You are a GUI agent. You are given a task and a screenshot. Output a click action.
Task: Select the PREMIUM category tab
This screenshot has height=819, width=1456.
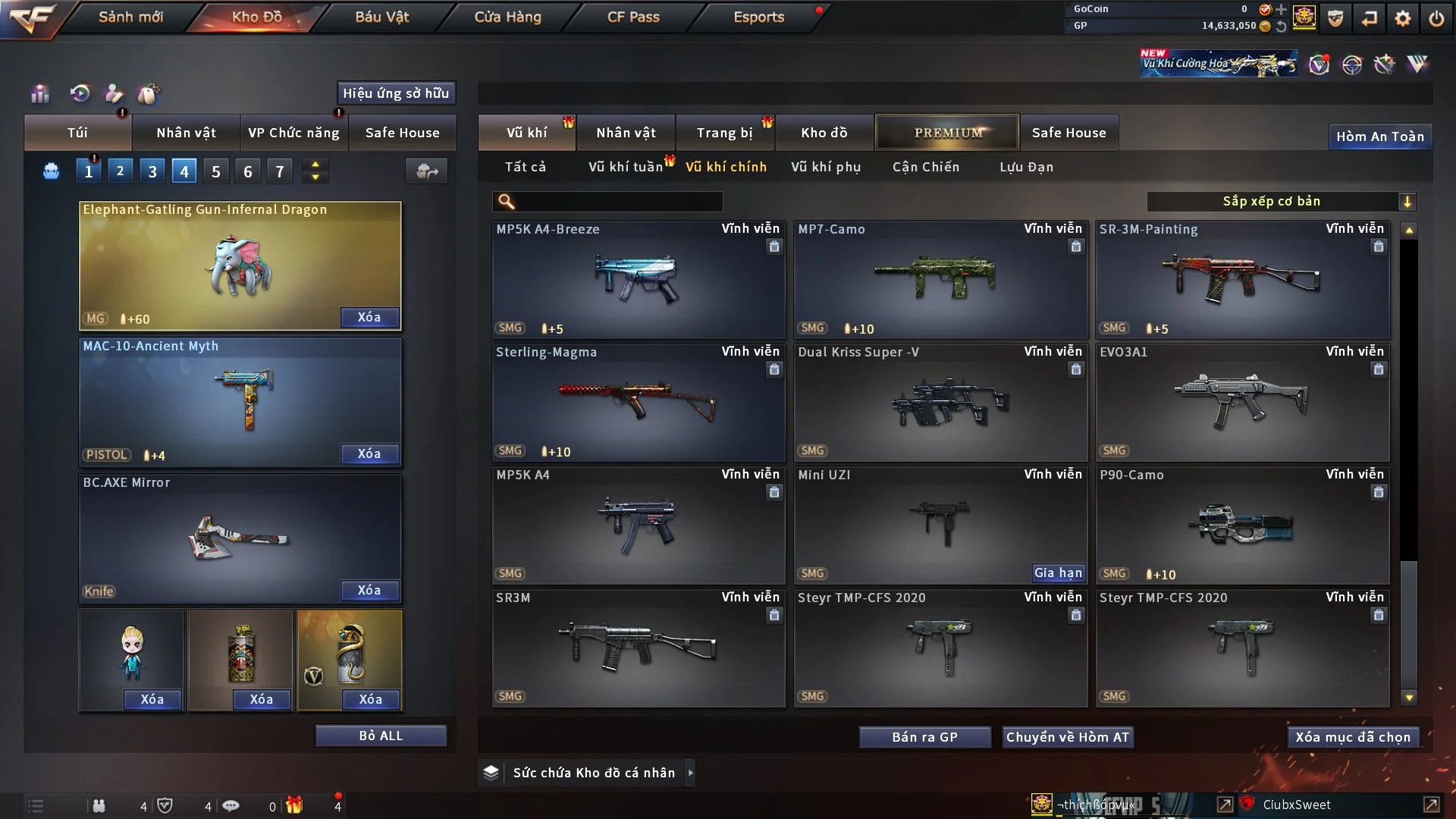pos(947,133)
